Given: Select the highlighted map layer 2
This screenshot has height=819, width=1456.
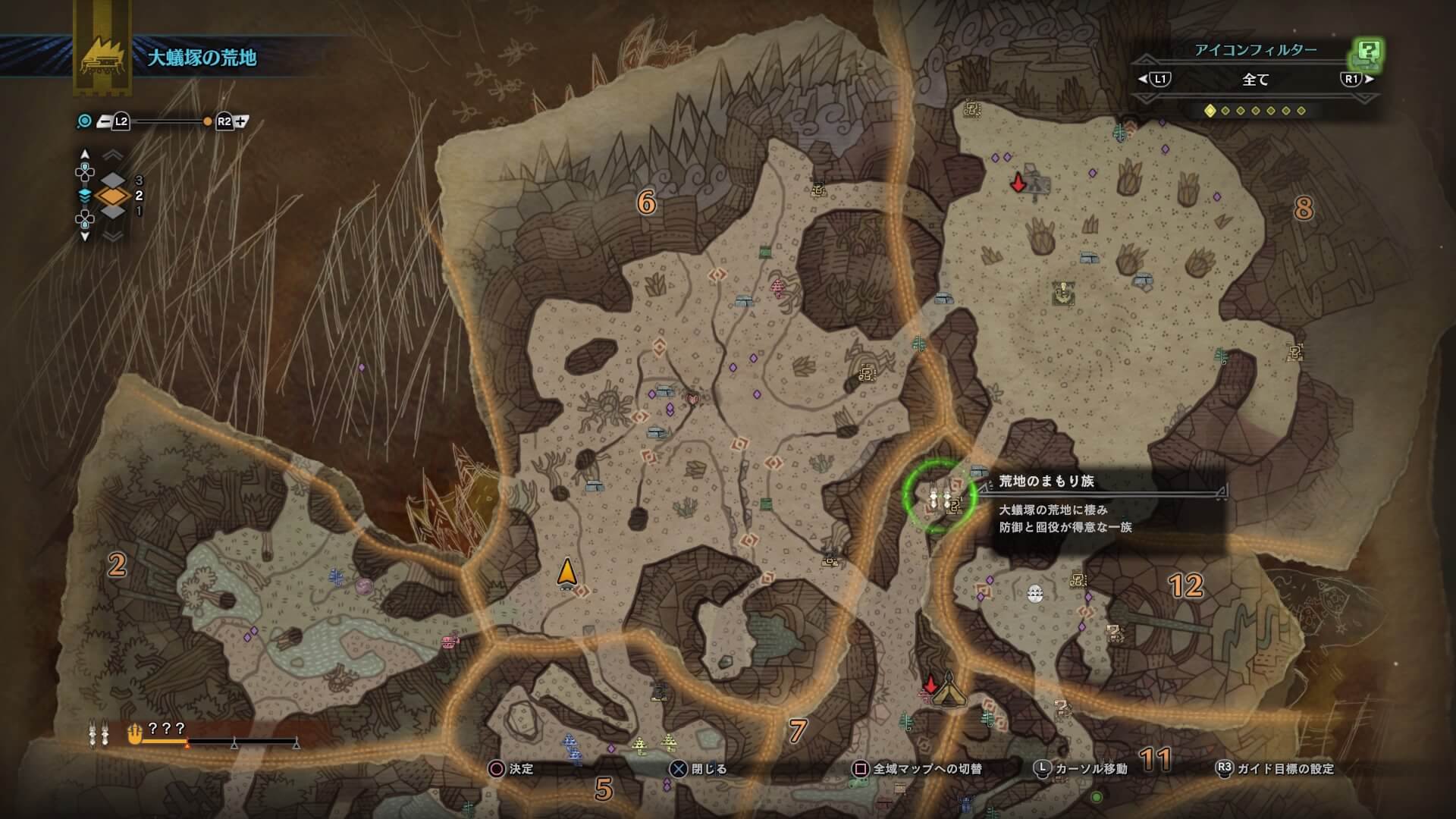Looking at the screenshot, I should pos(114,196).
